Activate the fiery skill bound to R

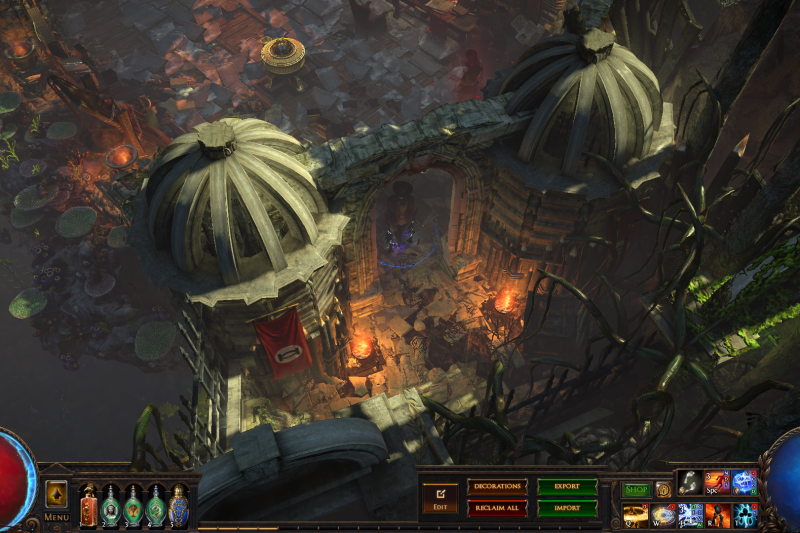pos(717,515)
